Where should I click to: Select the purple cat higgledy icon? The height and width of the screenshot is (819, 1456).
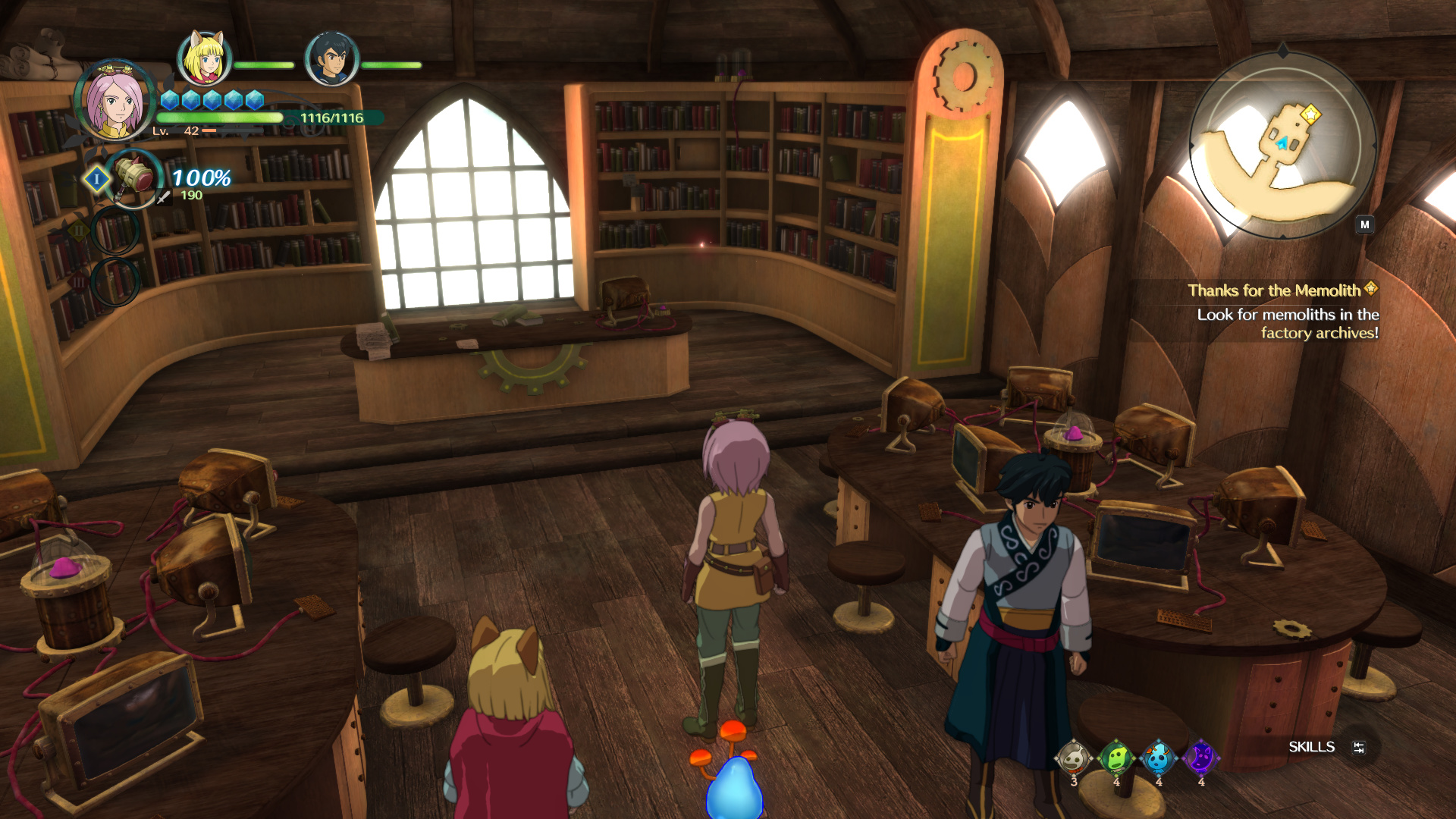1200,758
